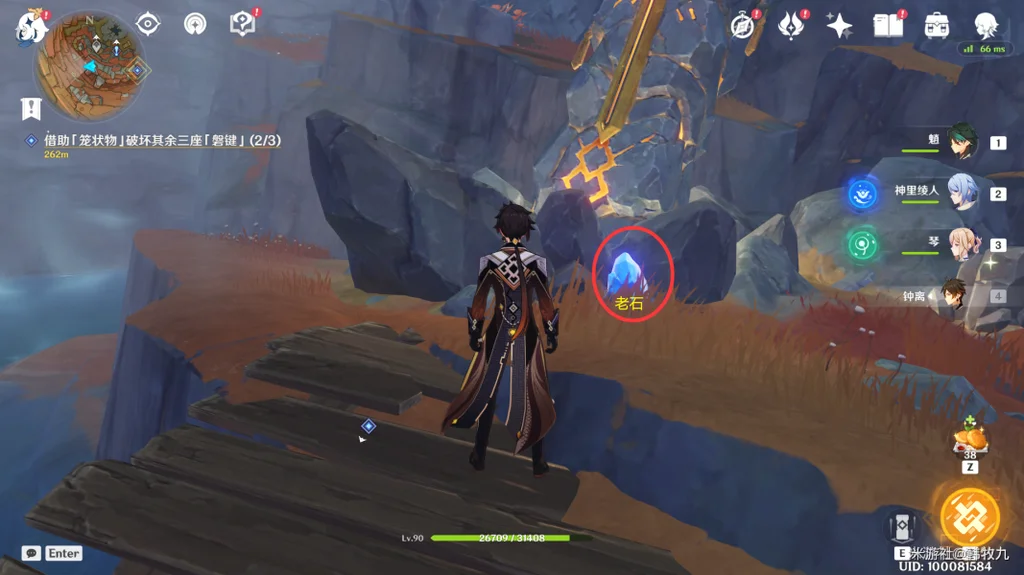Open the adventurer handbook book icon
The image size is (1024, 575).
(888, 25)
